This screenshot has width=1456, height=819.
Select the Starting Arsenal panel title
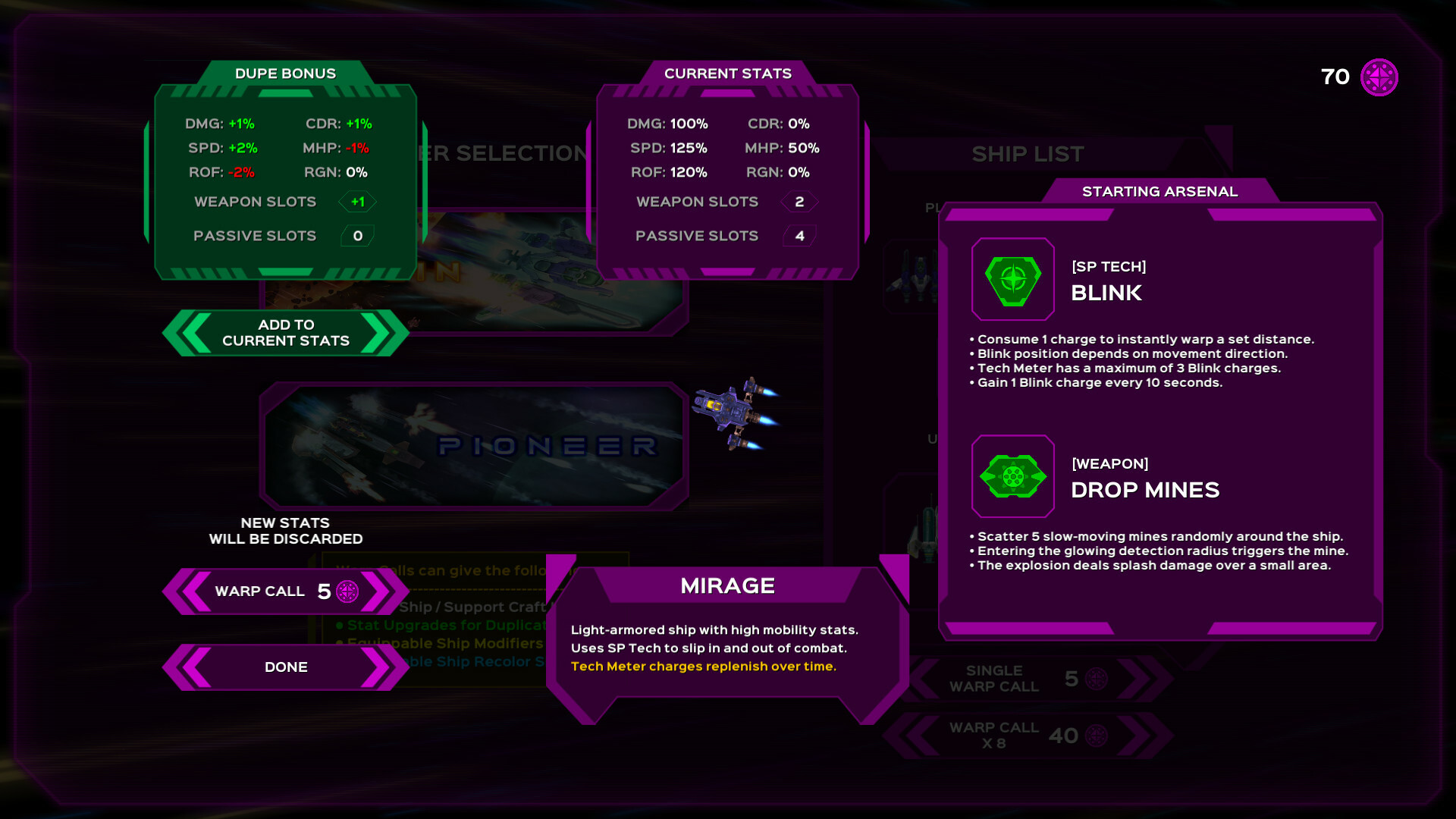pyautogui.click(x=1160, y=191)
